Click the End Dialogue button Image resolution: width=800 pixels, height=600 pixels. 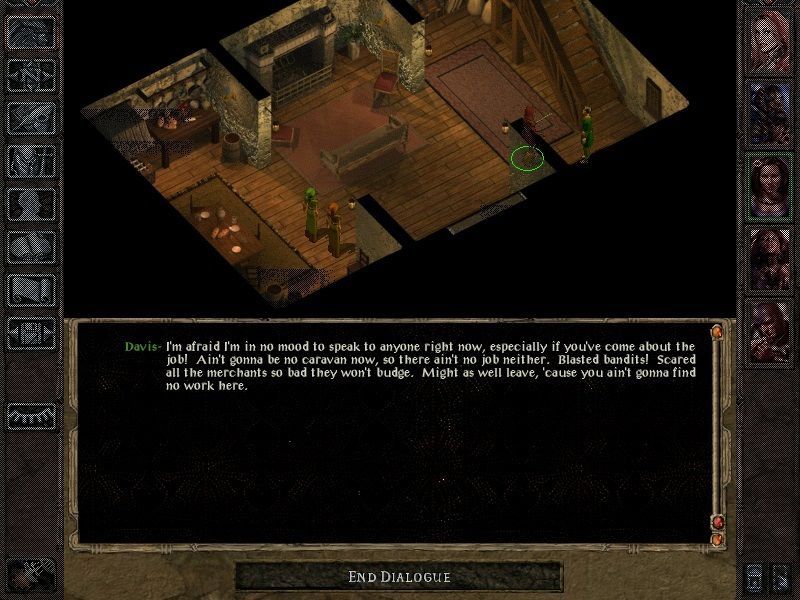pos(399,576)
